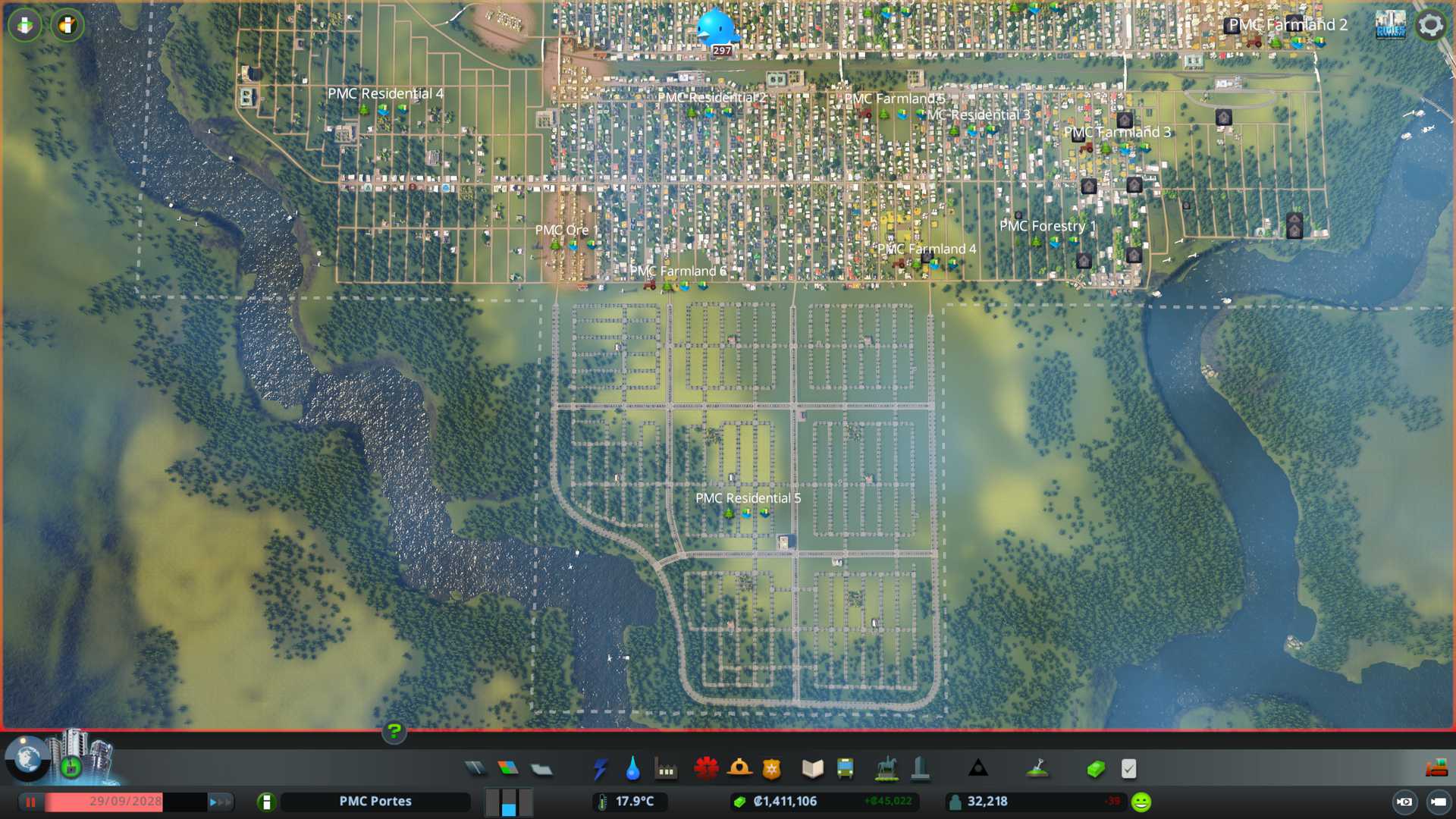The height and width of the screenshot is (819, 1456).
Task: Activate the bulldozer tool
Action: pyautogui.click(x=1436, y=769)
